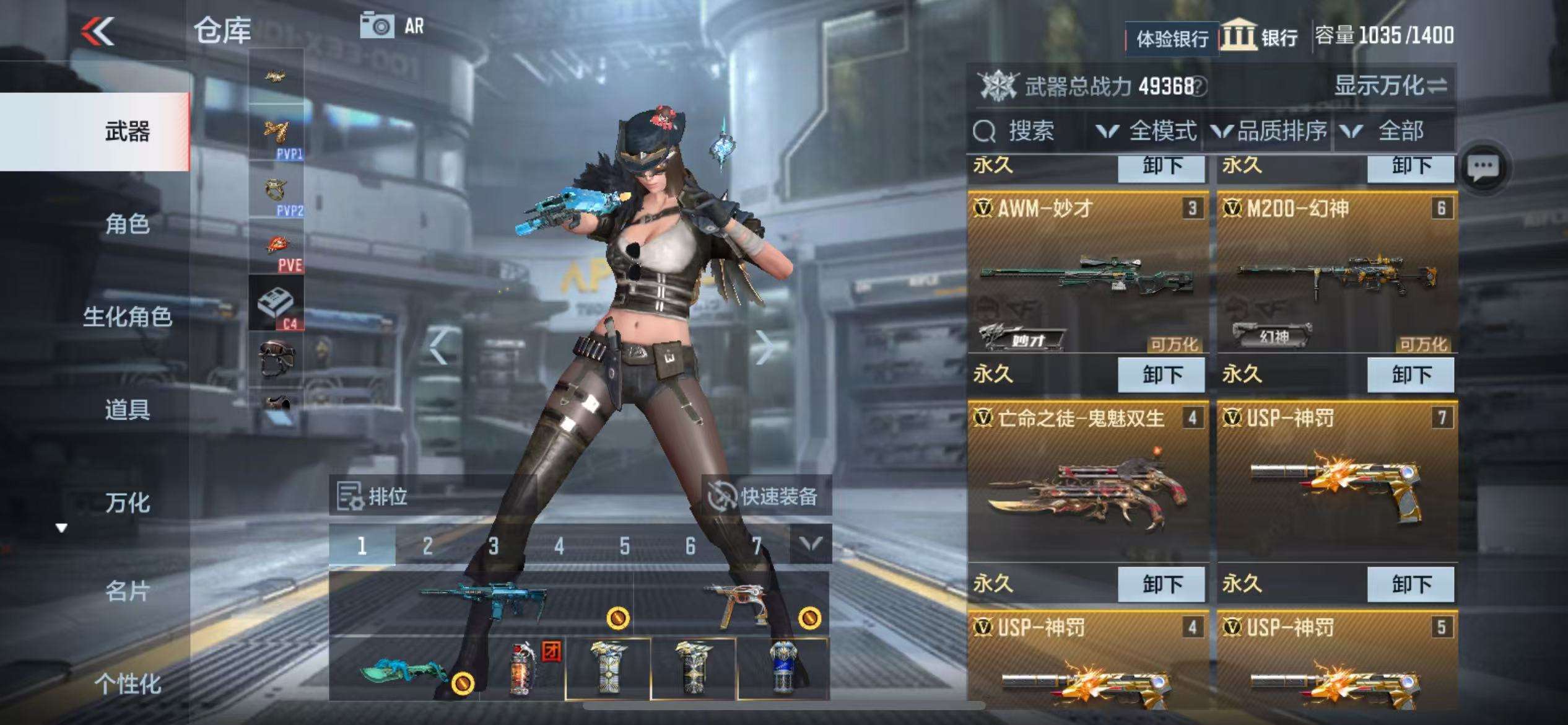1568x725 pixels.
Task: Select the C4 loadout category
Action: [x=276, y=303]
